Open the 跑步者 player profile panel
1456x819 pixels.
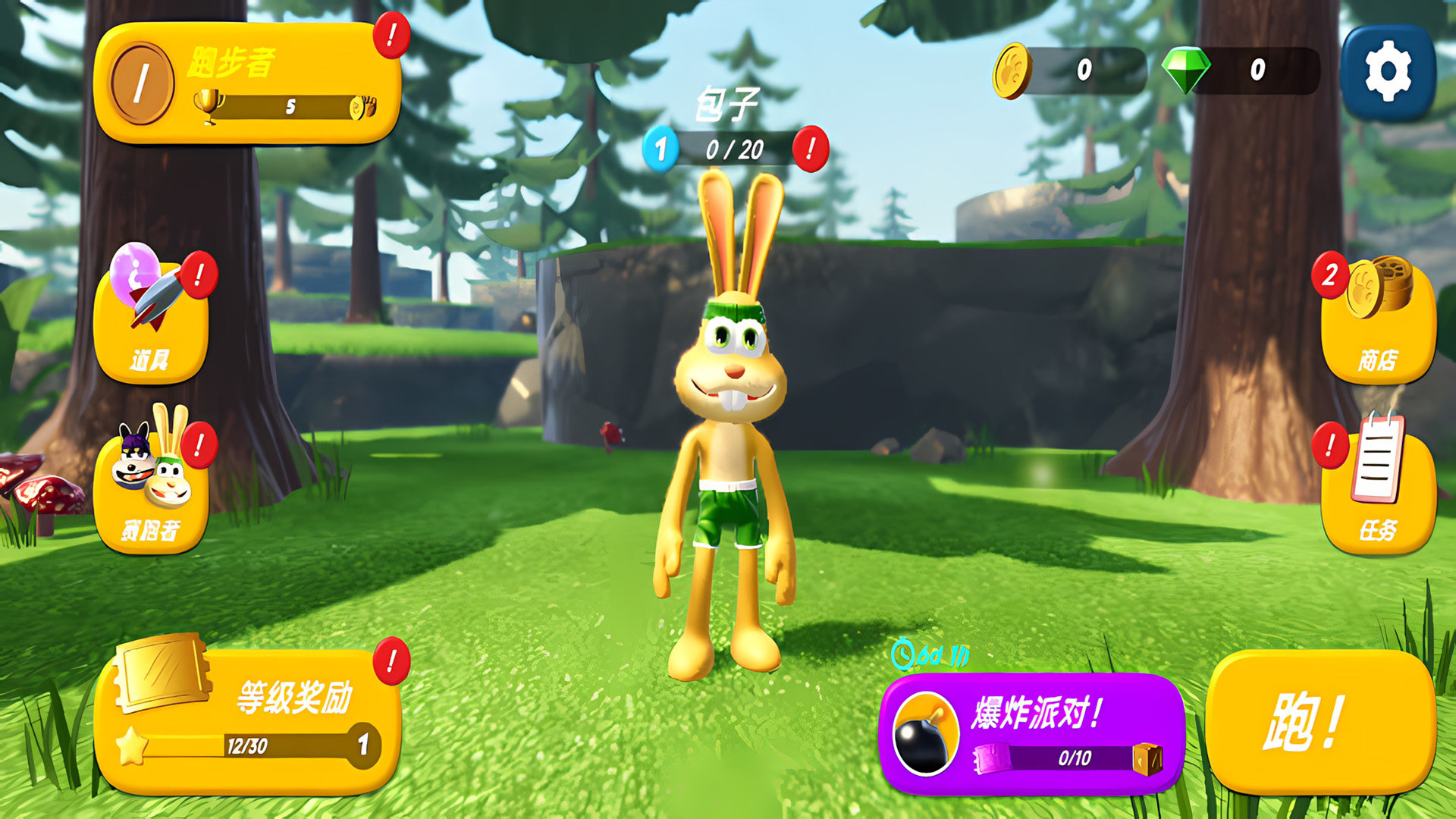pos(247,83)
